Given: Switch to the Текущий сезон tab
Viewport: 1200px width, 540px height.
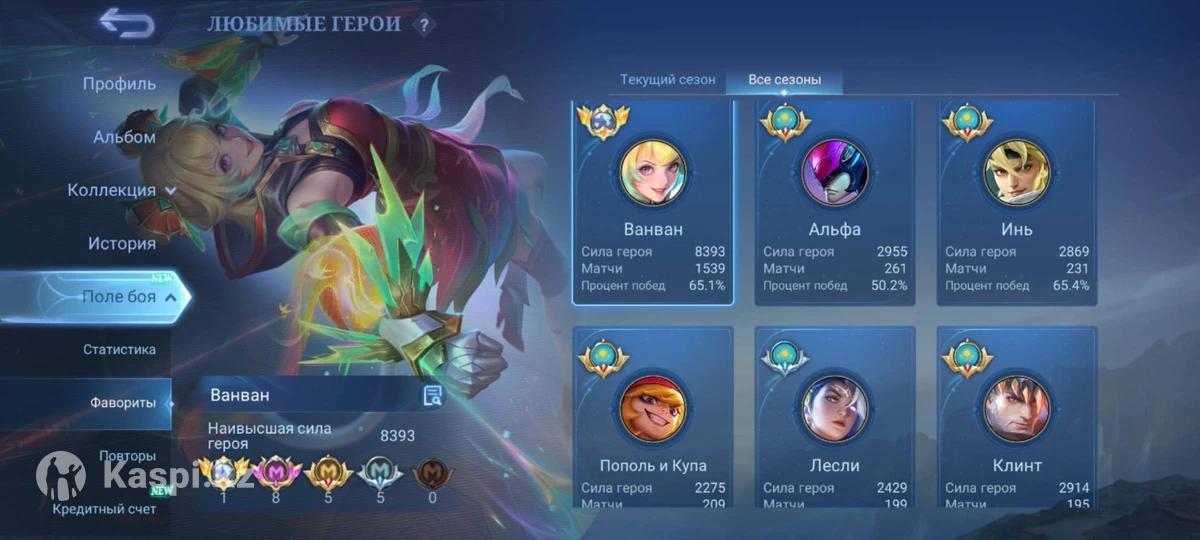Looking at the screenshot, I should pos(667,80).
